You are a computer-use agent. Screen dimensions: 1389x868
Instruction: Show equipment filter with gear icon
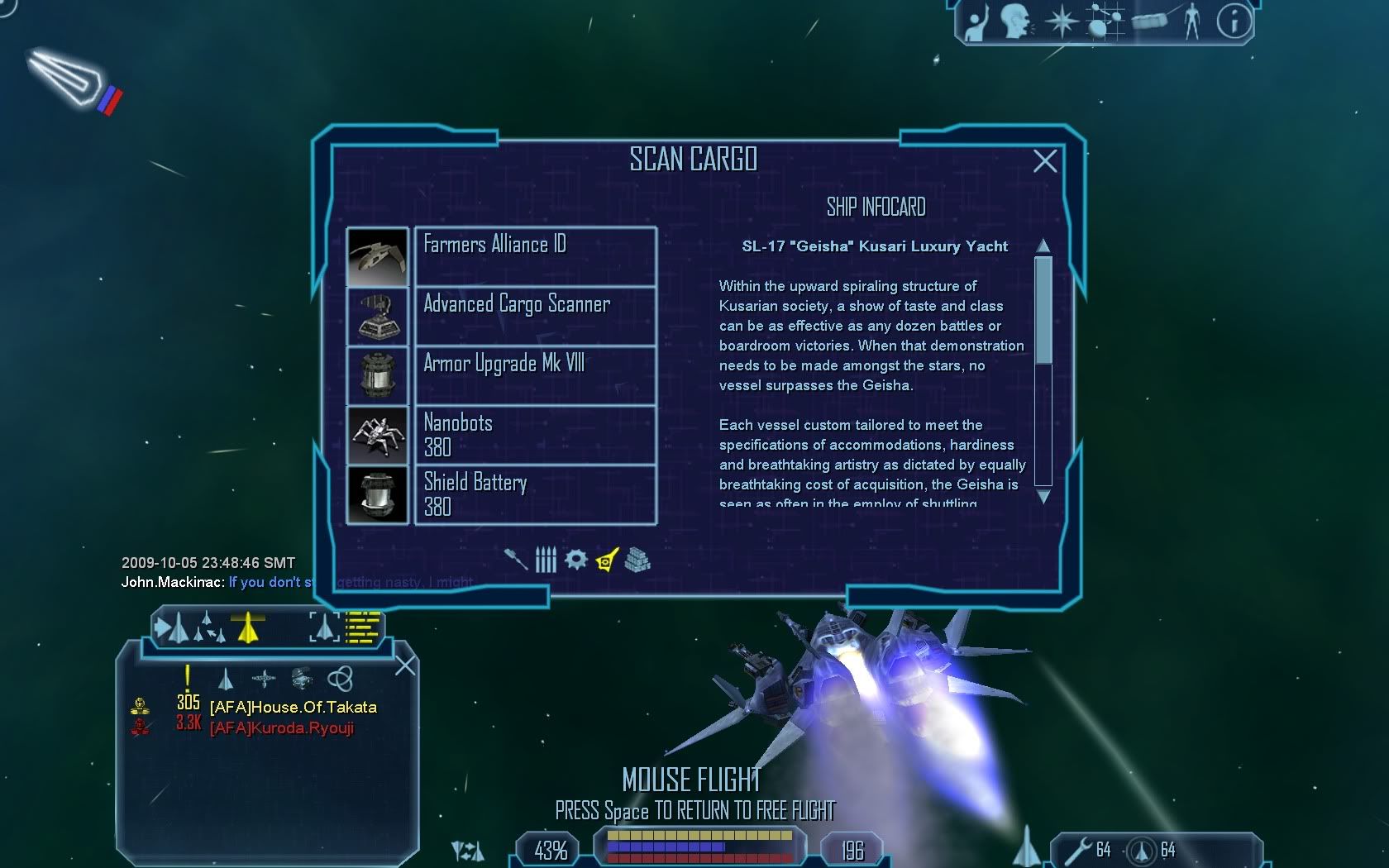click(x=575, y=560)
